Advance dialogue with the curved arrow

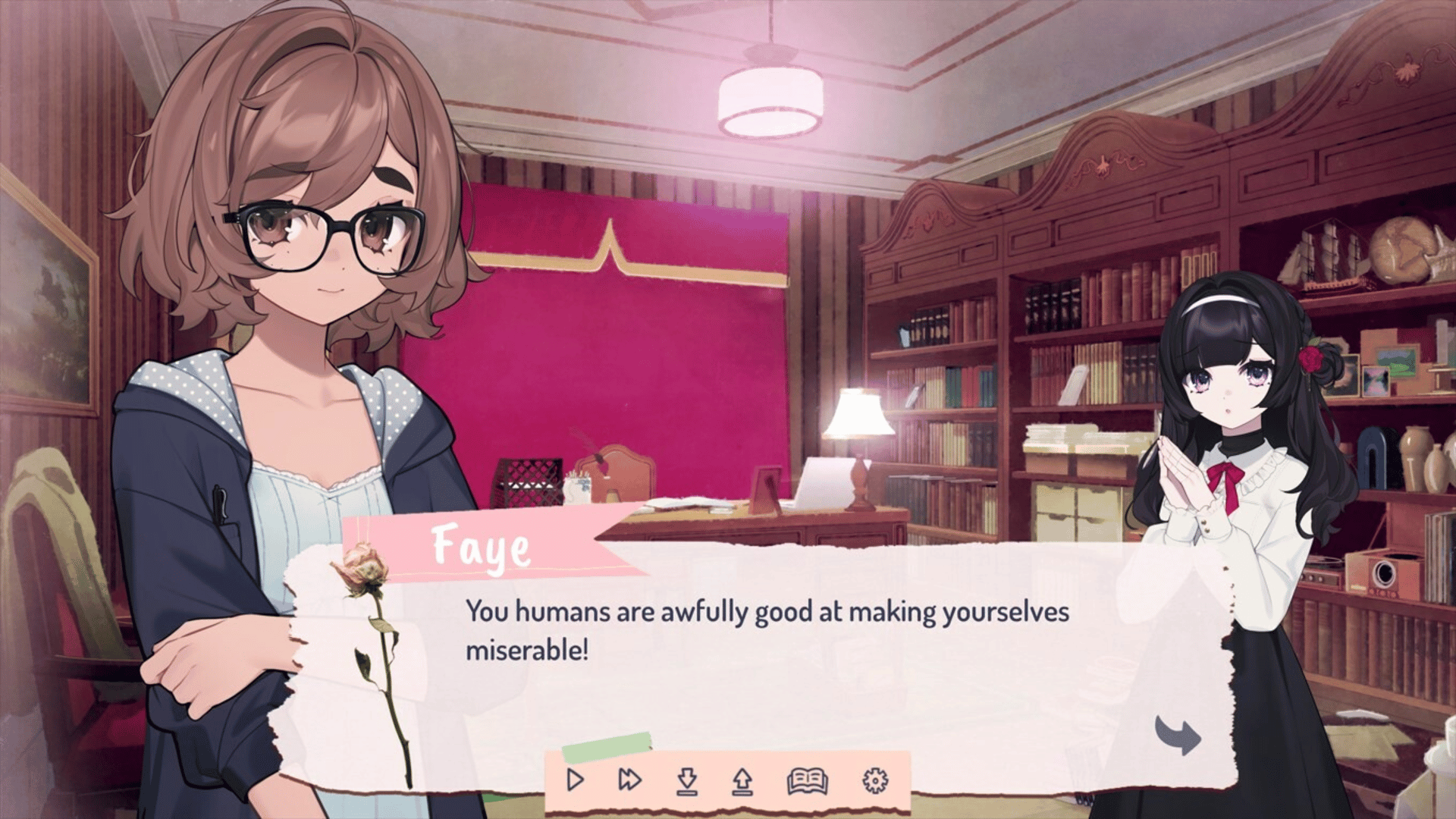click(1178, 736)
